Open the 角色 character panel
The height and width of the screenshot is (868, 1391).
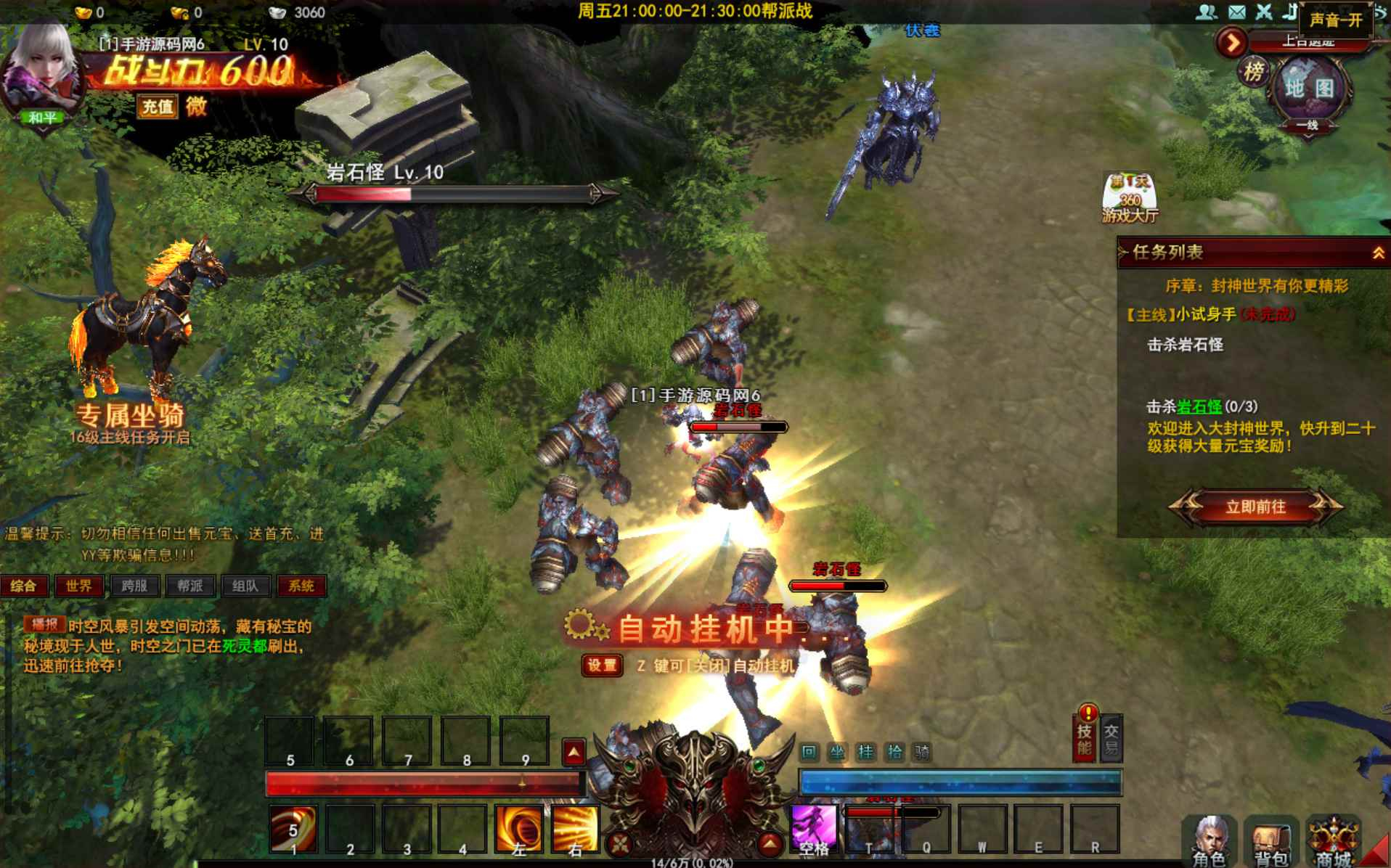pos(1209,840)
